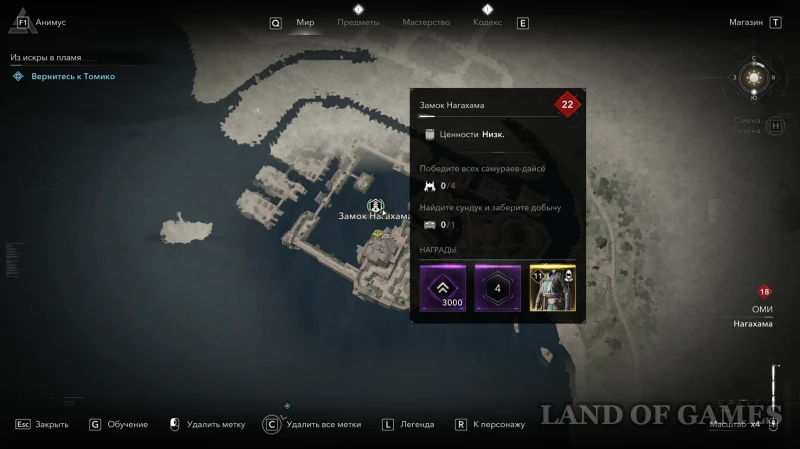Open the Кодекс tab
Viewport: 800px width, 449px height.
pyautogui.click(x=487, y=22)
